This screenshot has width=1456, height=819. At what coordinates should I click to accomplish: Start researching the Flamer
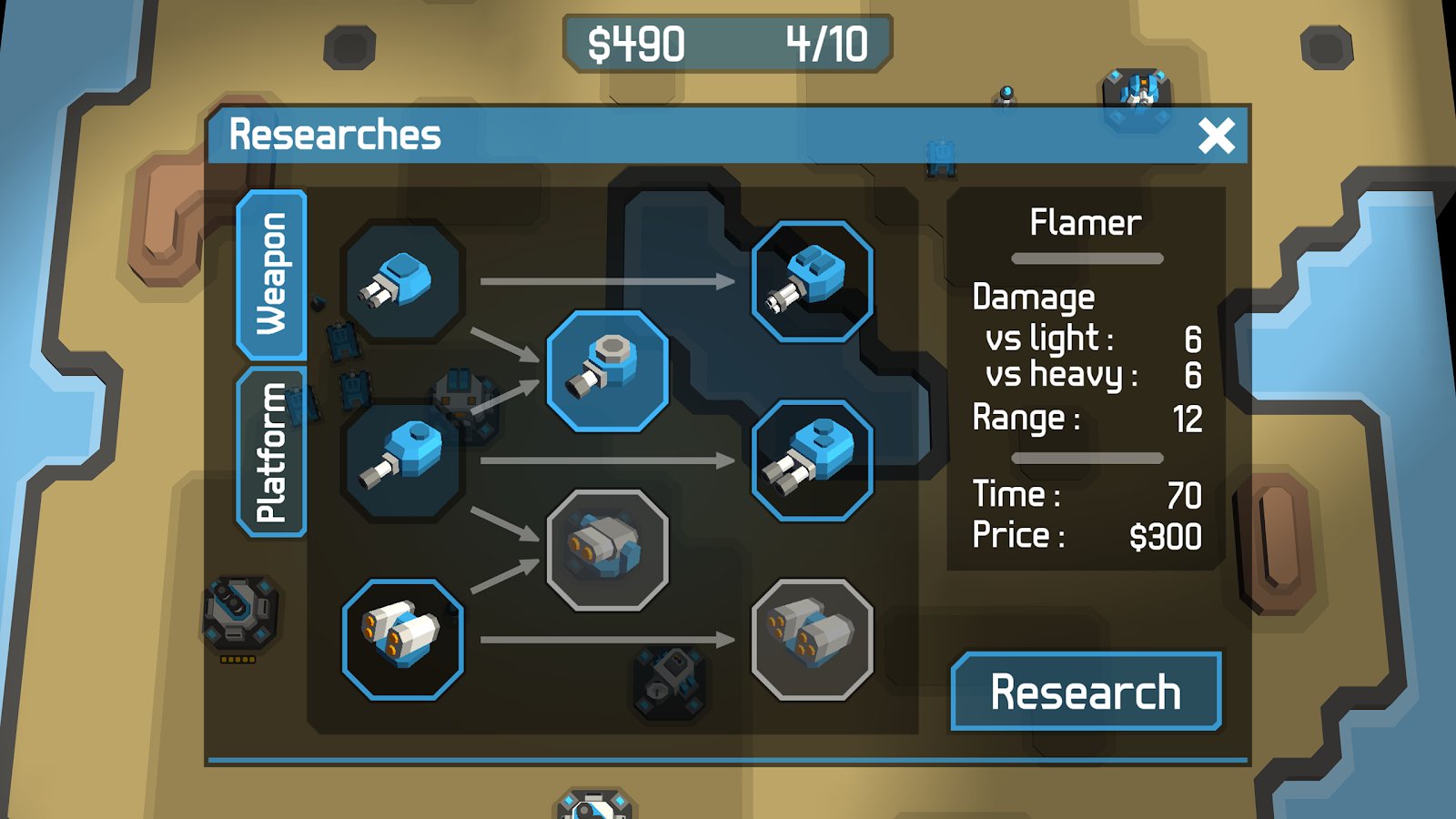(x=1086, y=692)
